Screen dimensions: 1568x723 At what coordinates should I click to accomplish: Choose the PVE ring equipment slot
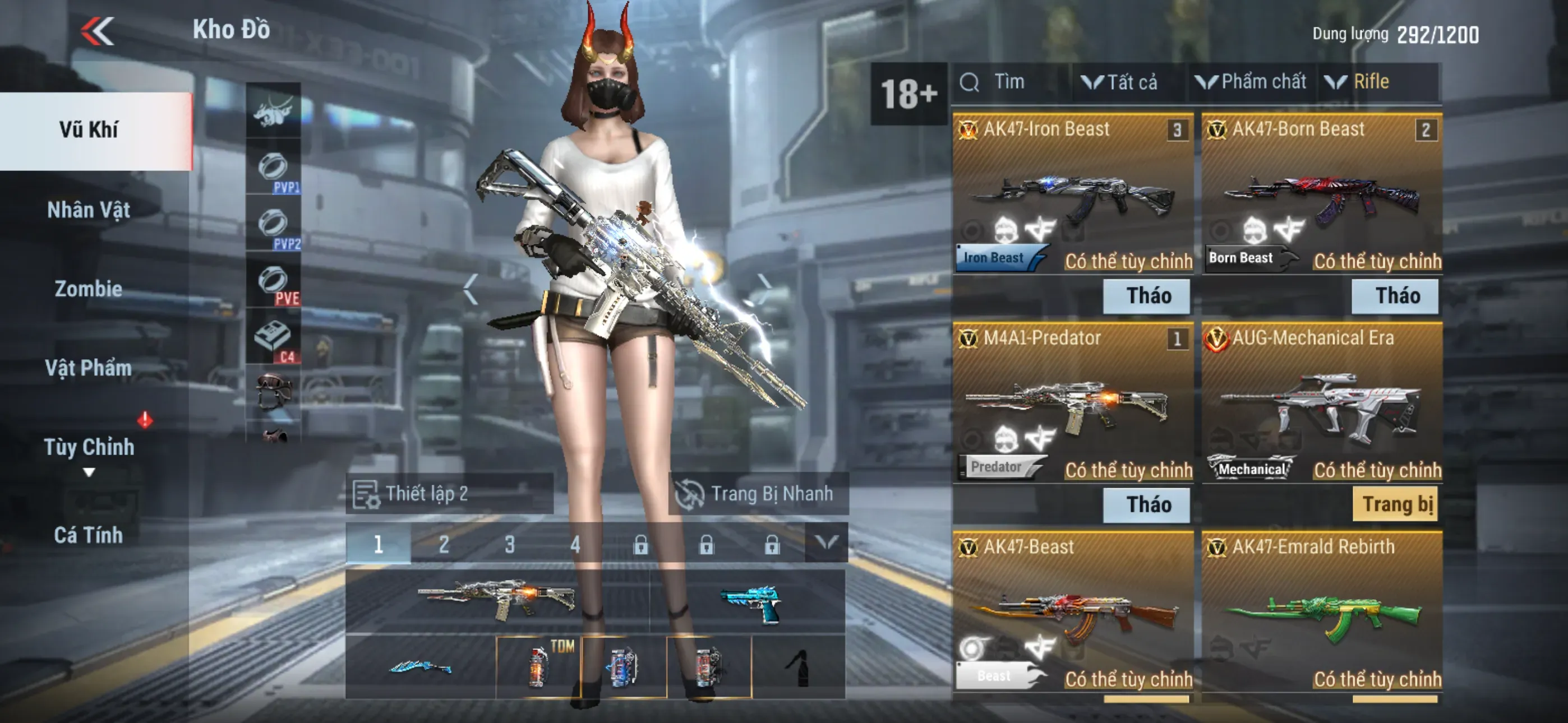point(273,282)
